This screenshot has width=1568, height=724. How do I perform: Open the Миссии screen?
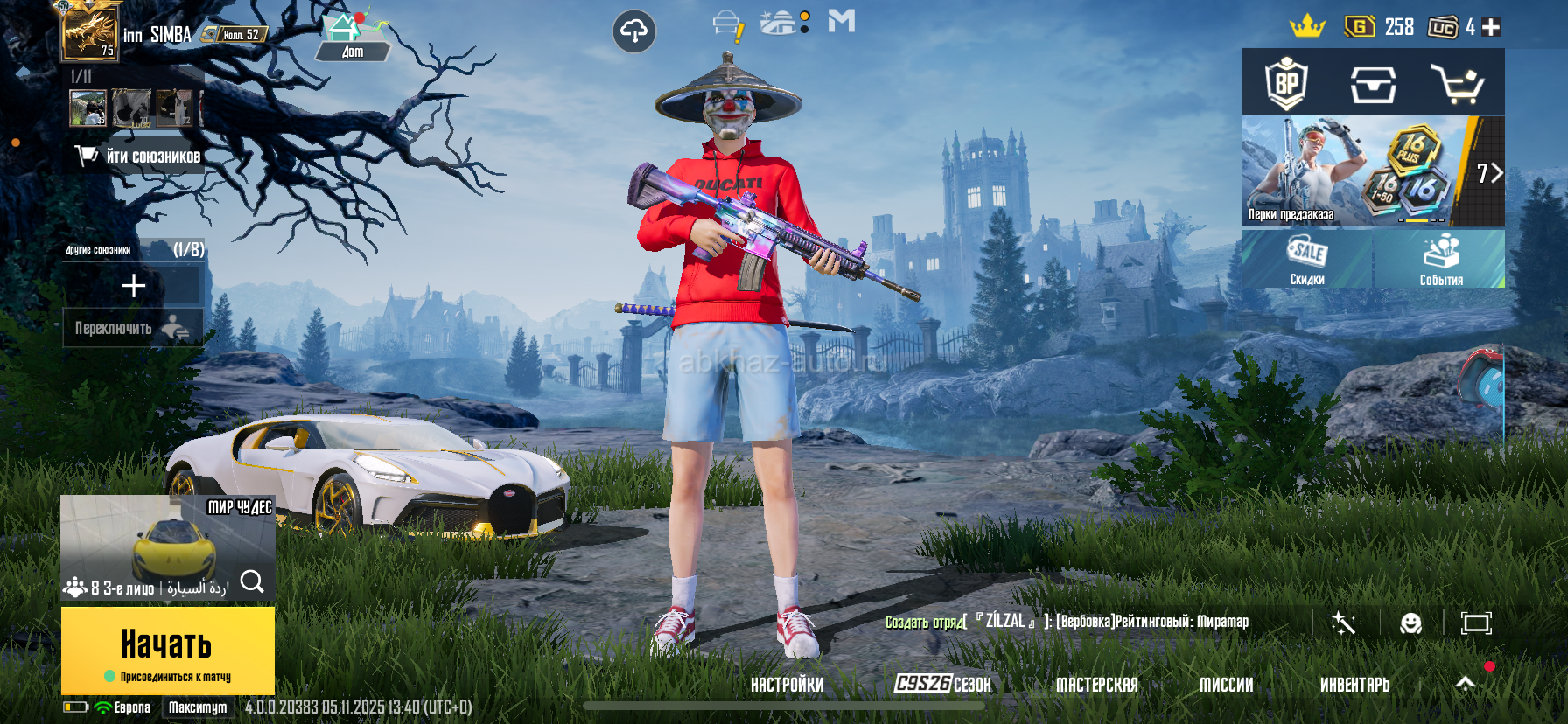1226,685
